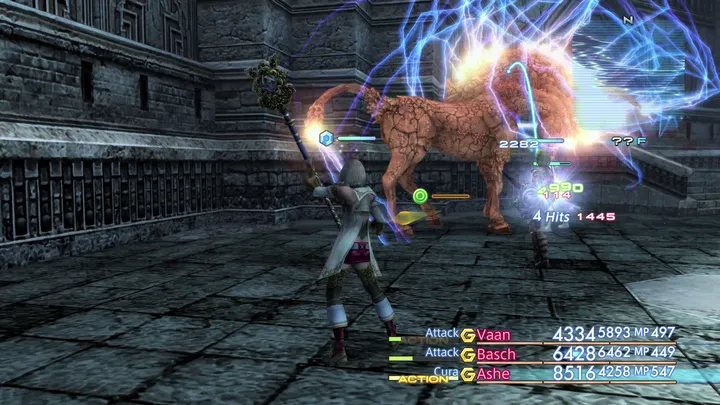
Task: Select Vaan in the party list
Action: click(495, 335)
